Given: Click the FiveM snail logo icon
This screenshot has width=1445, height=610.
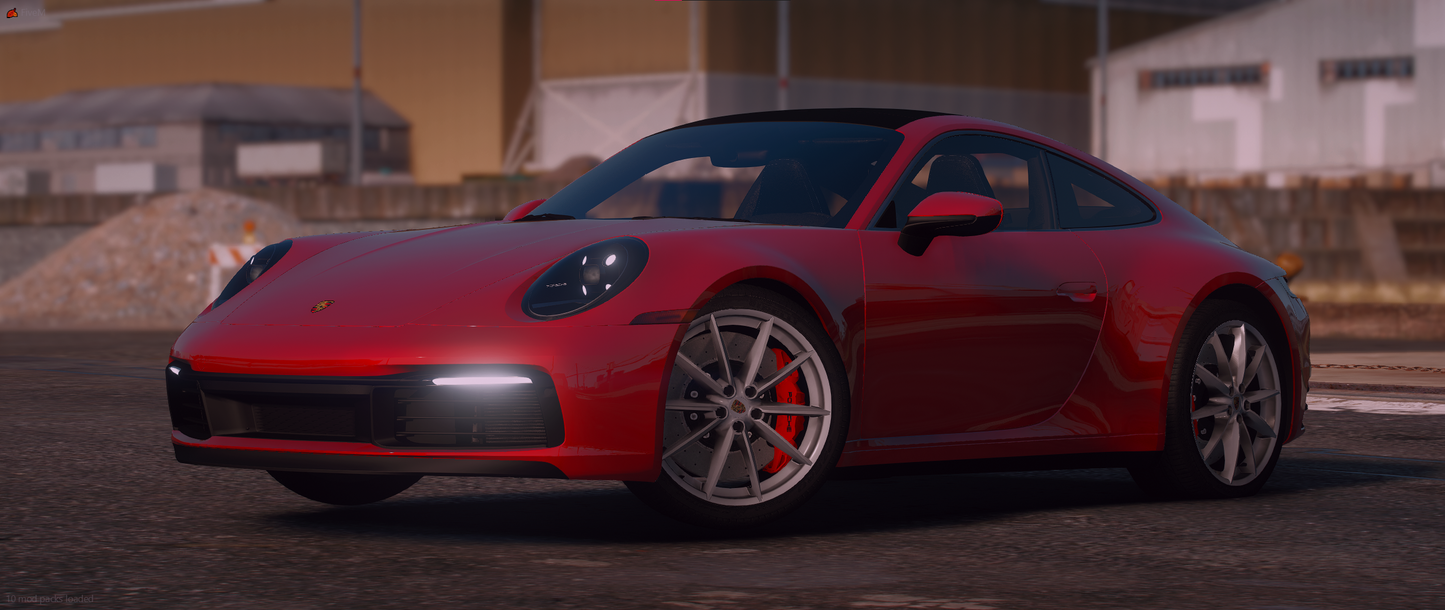Looking at the screenshot, I should point(12,13).
